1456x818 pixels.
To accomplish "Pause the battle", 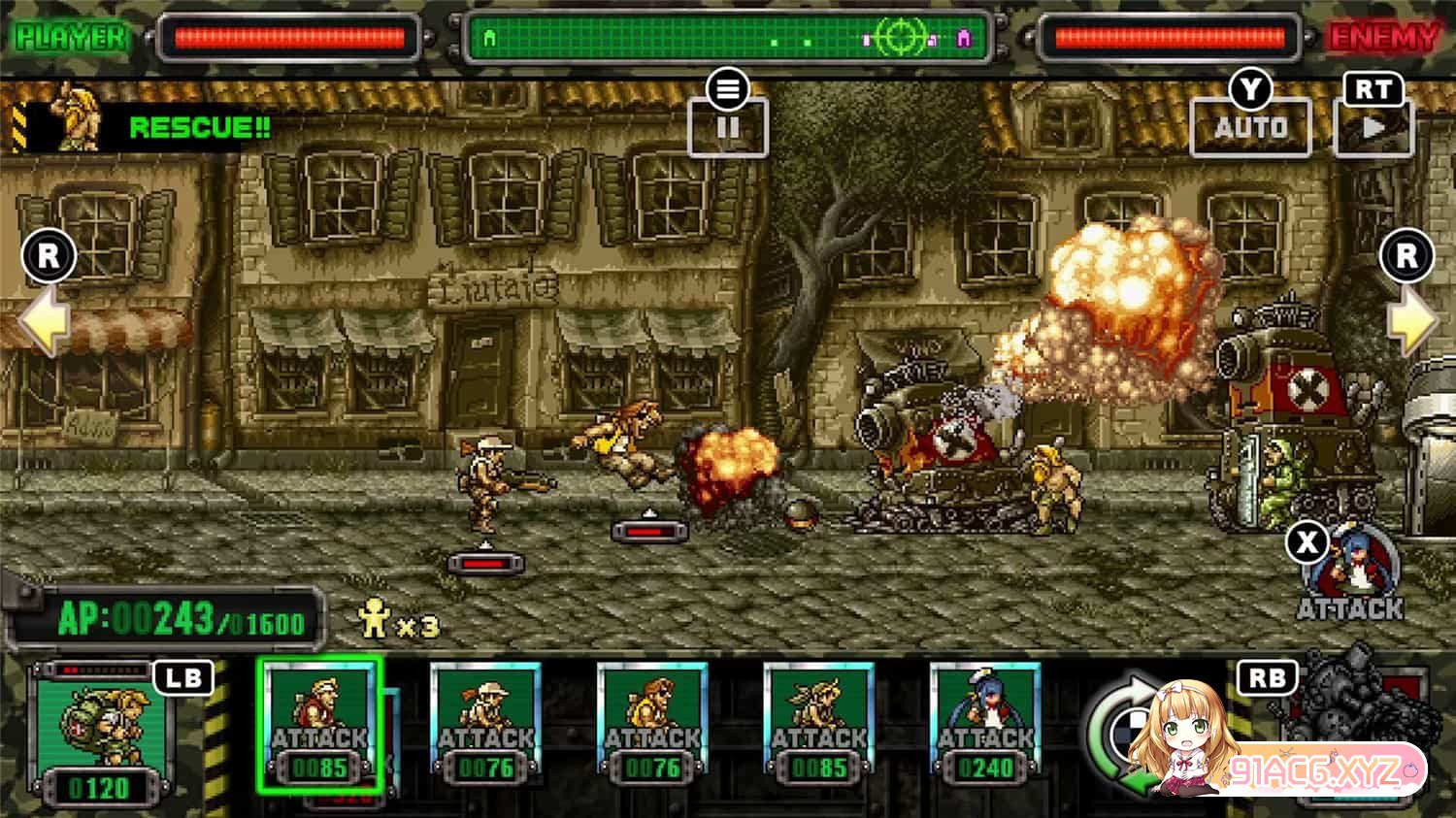I will point(727,126).
